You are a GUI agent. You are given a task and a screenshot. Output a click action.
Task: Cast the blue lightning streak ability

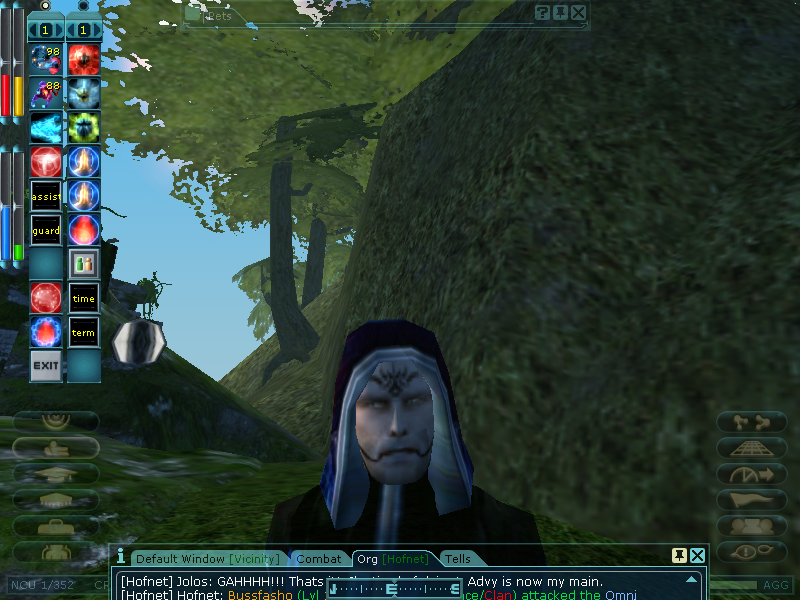click(x=46, y=128)
